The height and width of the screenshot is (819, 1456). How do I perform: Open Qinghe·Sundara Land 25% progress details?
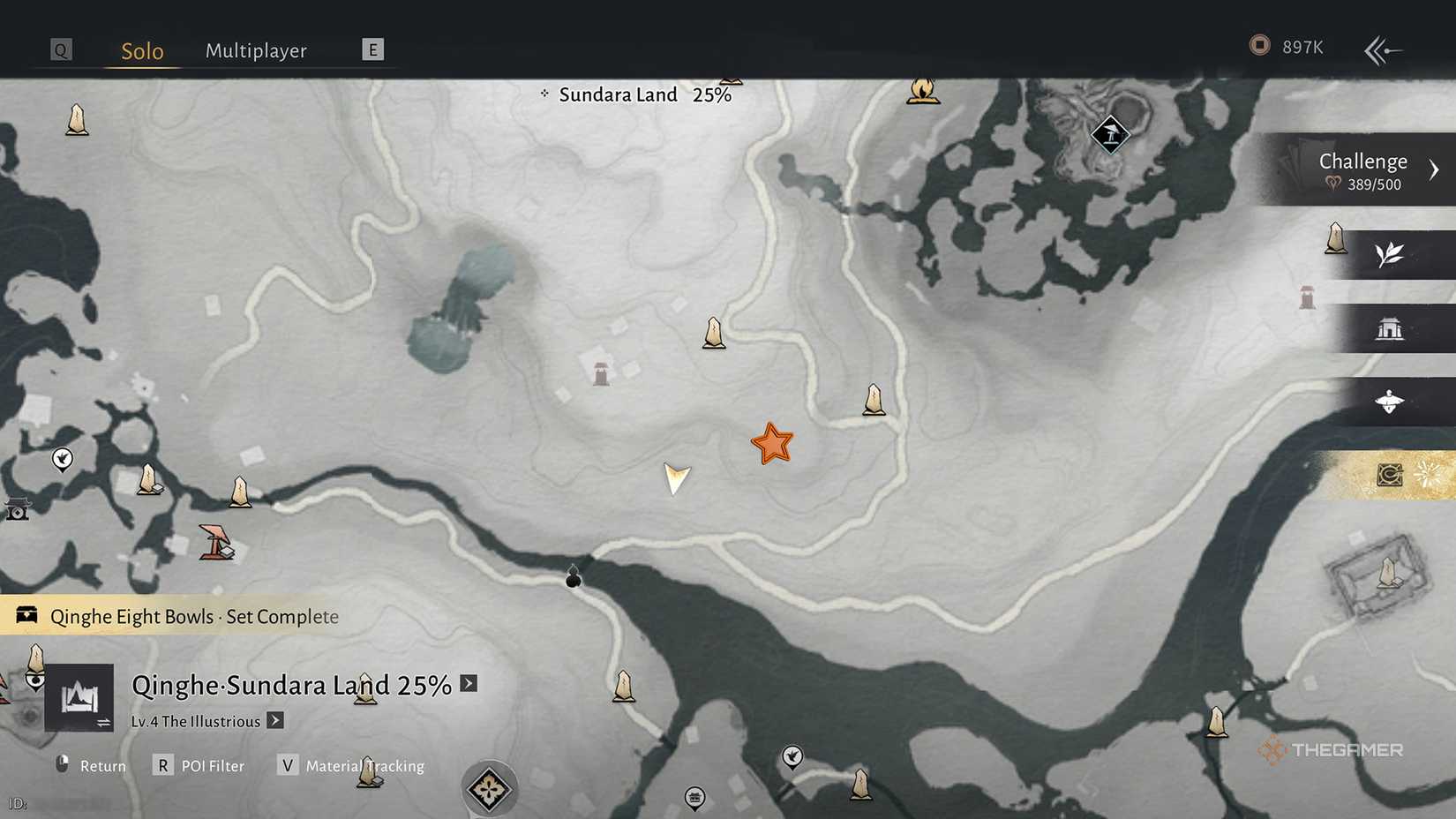pos(469,684)
